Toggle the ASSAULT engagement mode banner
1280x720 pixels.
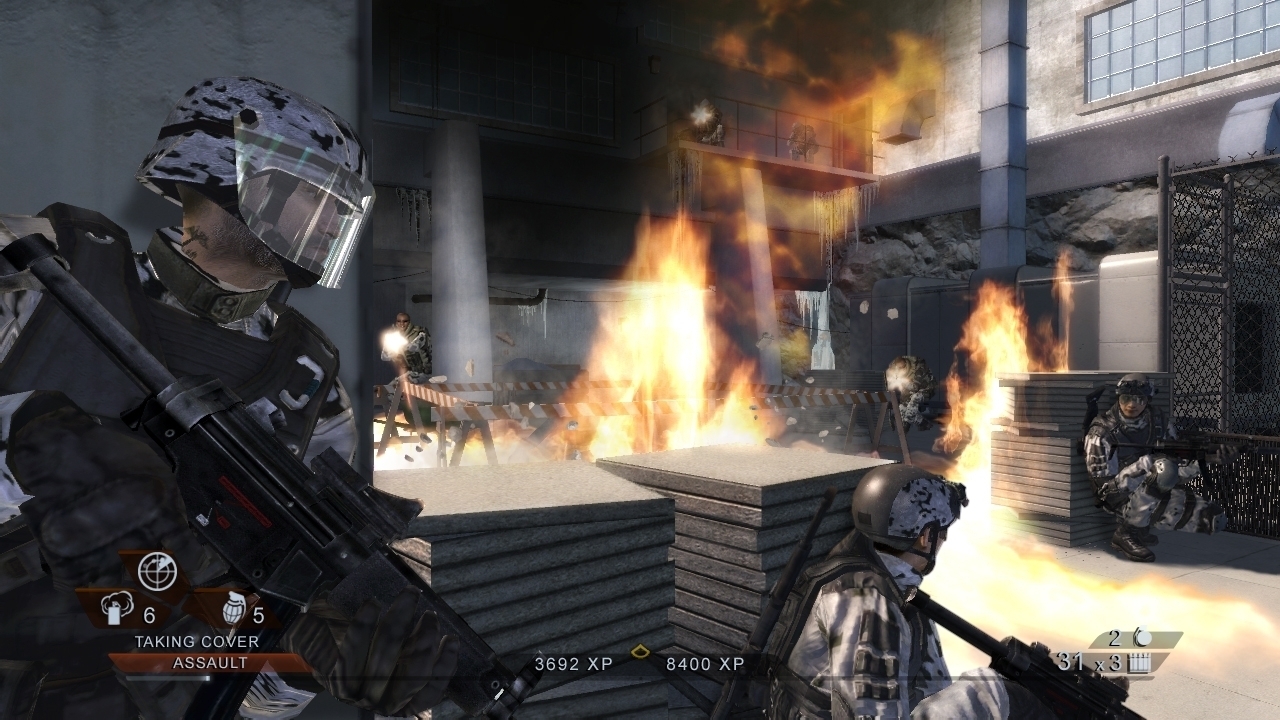211,662
